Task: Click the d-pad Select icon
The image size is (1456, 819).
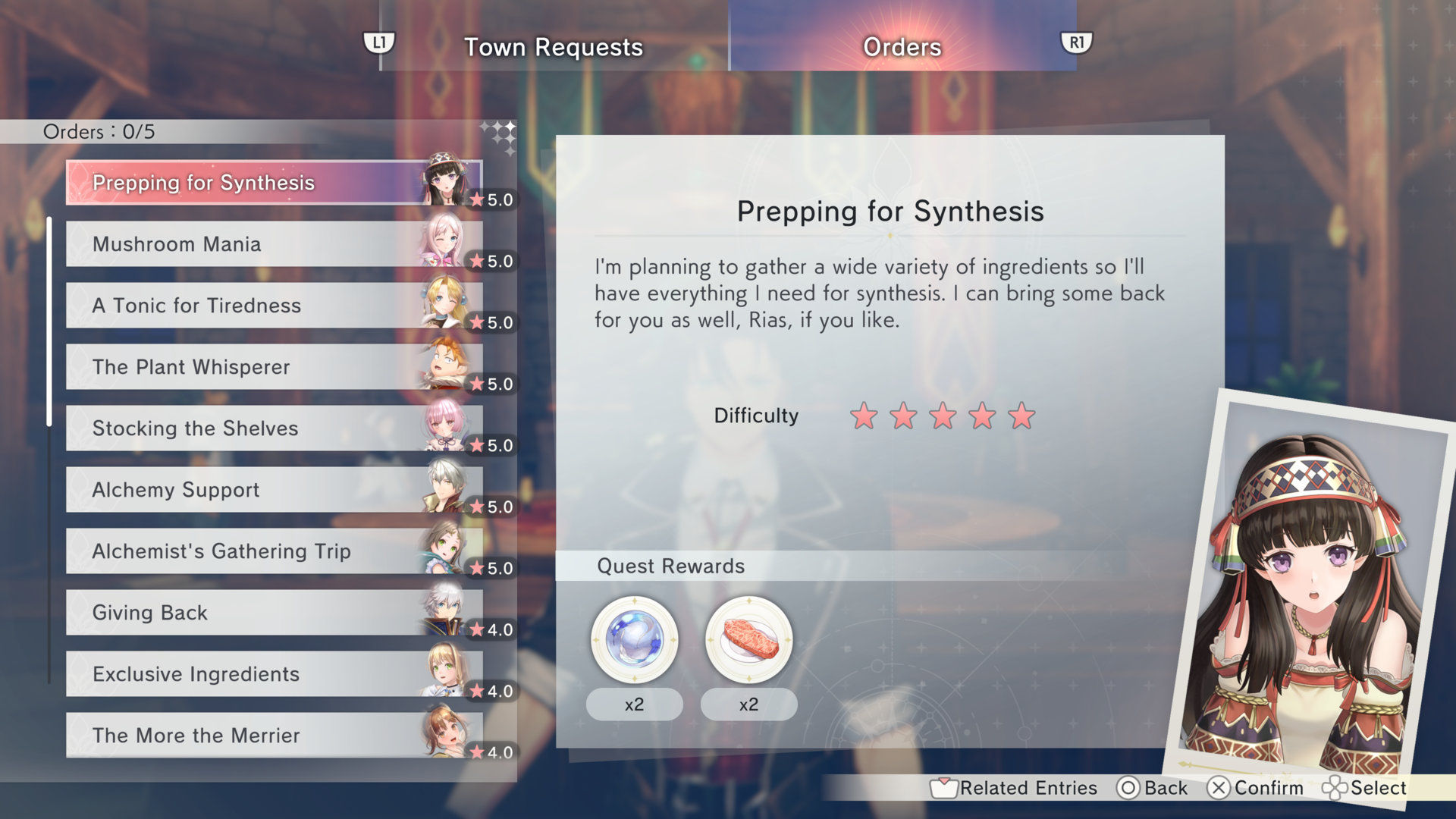Action: point(1336,788)
